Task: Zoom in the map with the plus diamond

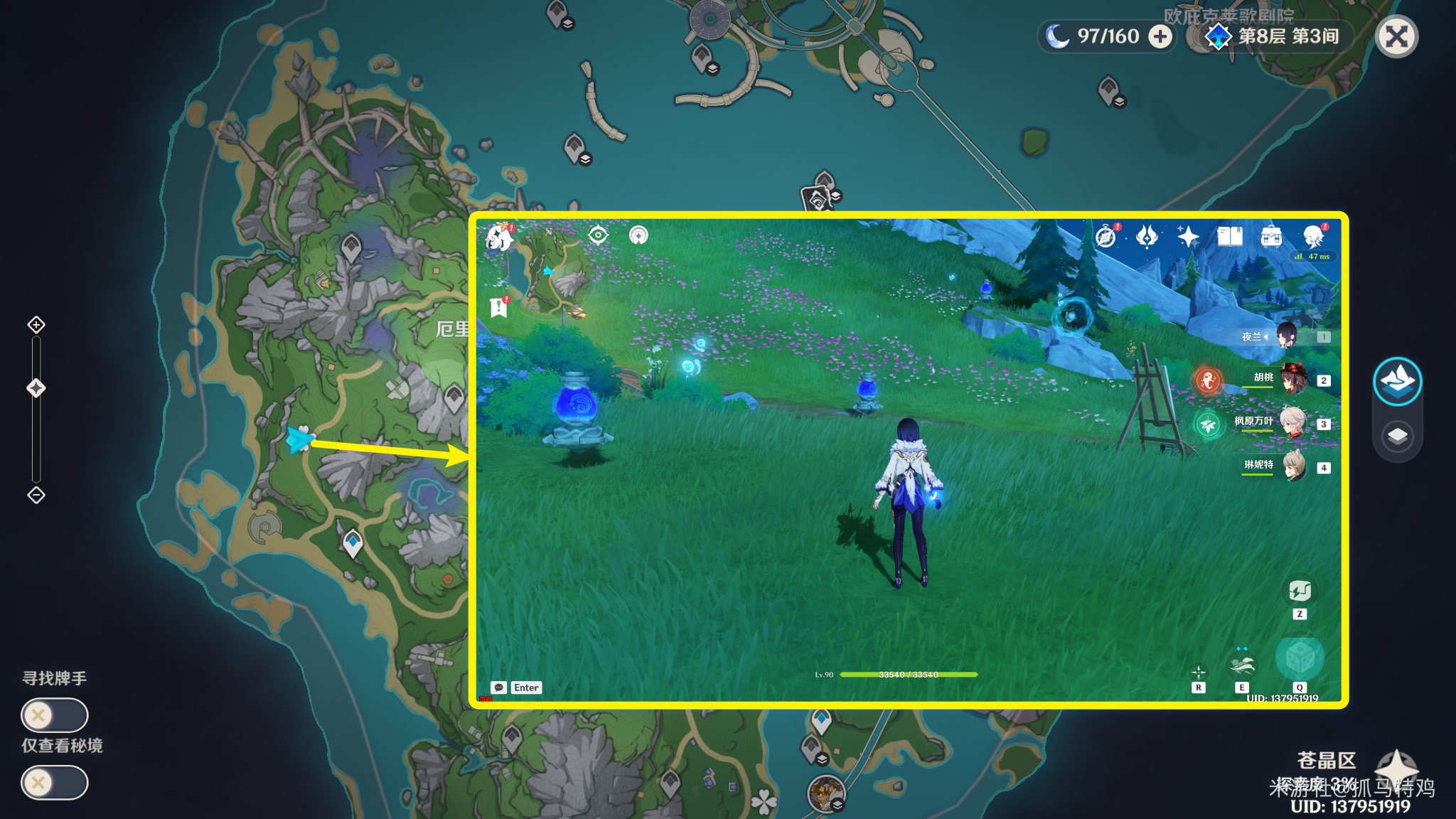Action: click(x=36, y=325)
